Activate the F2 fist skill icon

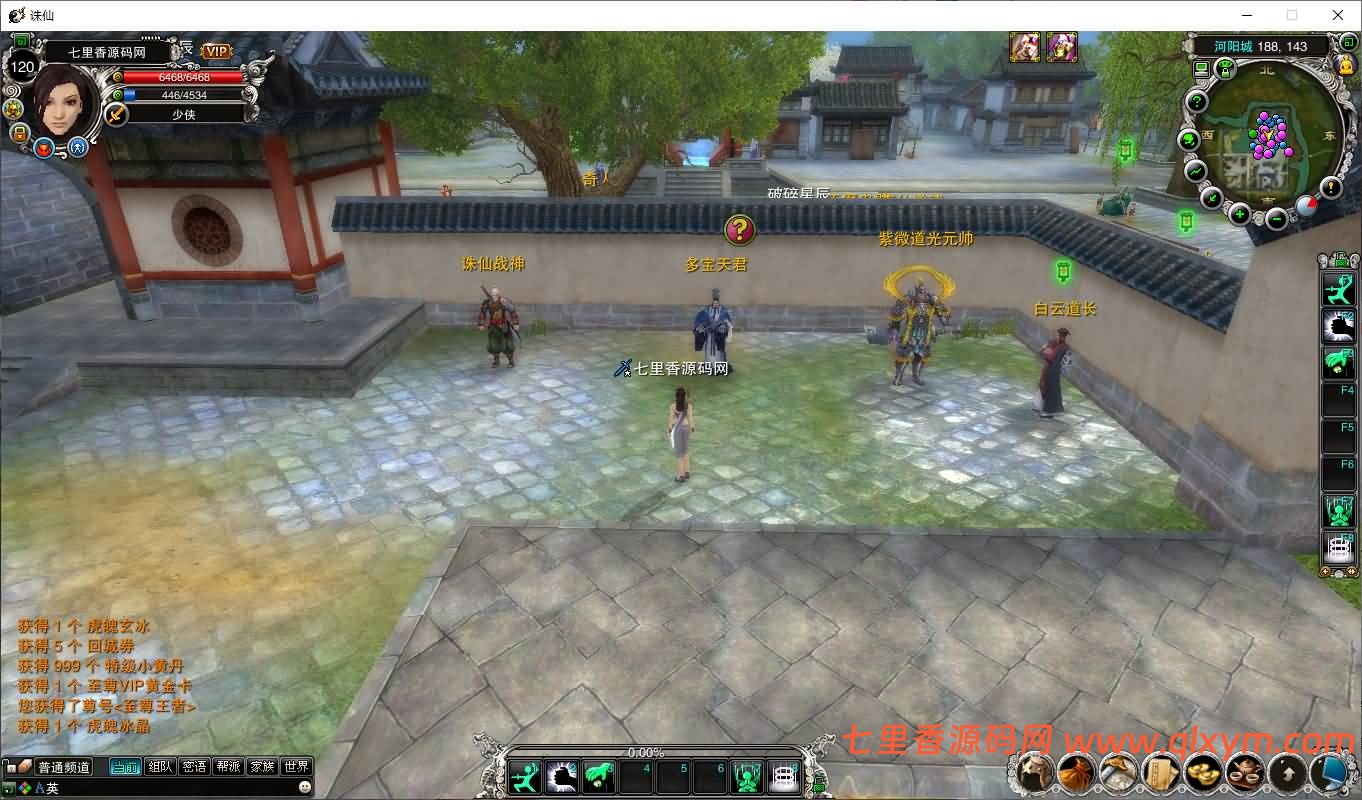[x=1339, y=325]
